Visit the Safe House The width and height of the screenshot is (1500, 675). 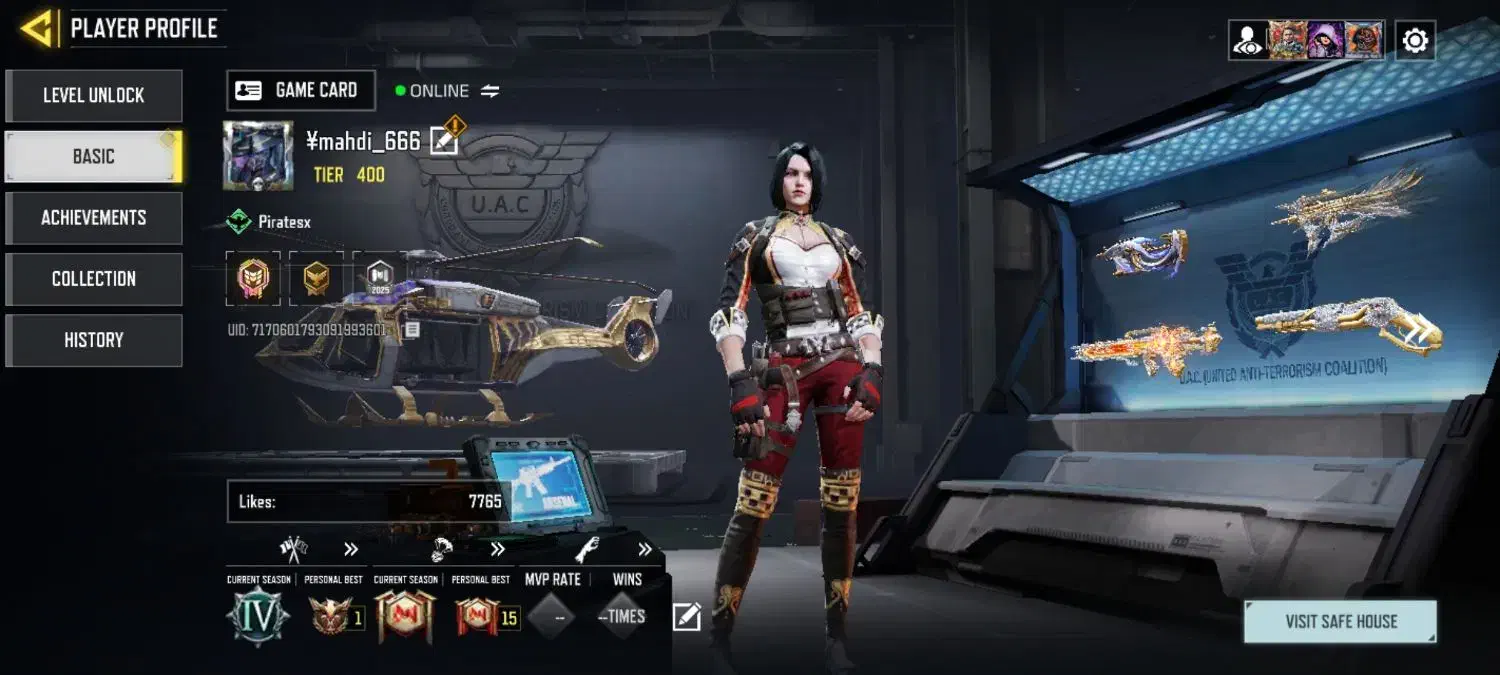coord(1340,622)
